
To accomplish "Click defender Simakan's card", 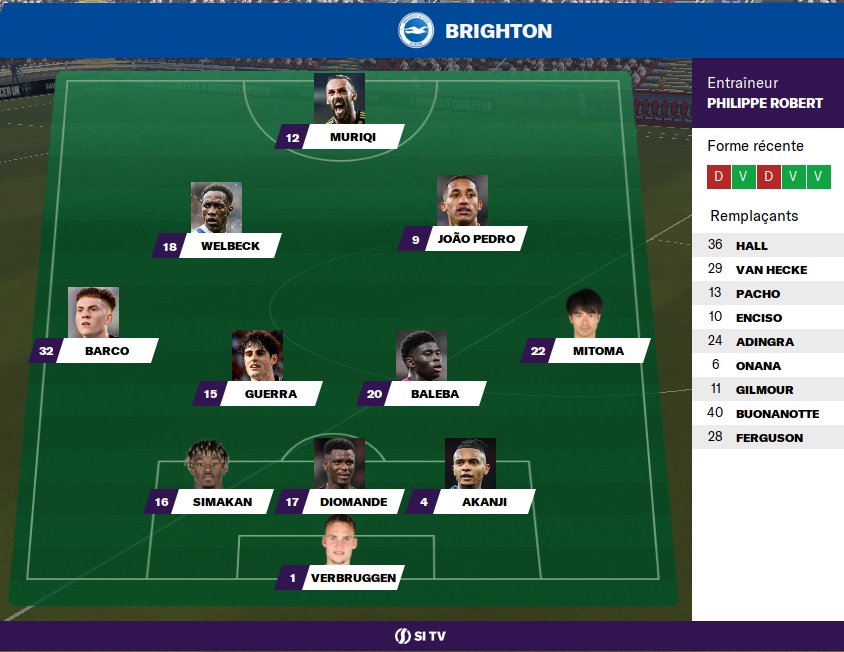I will [x=221, y=502].
